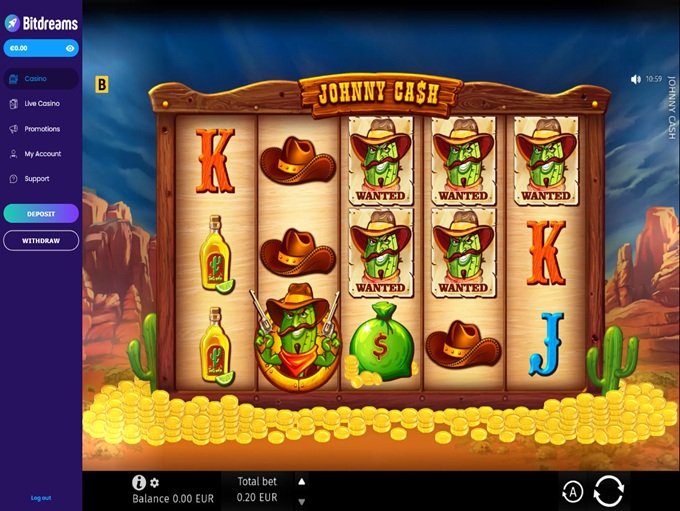Hide the balance using the eye icon
This screenshot has width=680, height=511.
70,48
